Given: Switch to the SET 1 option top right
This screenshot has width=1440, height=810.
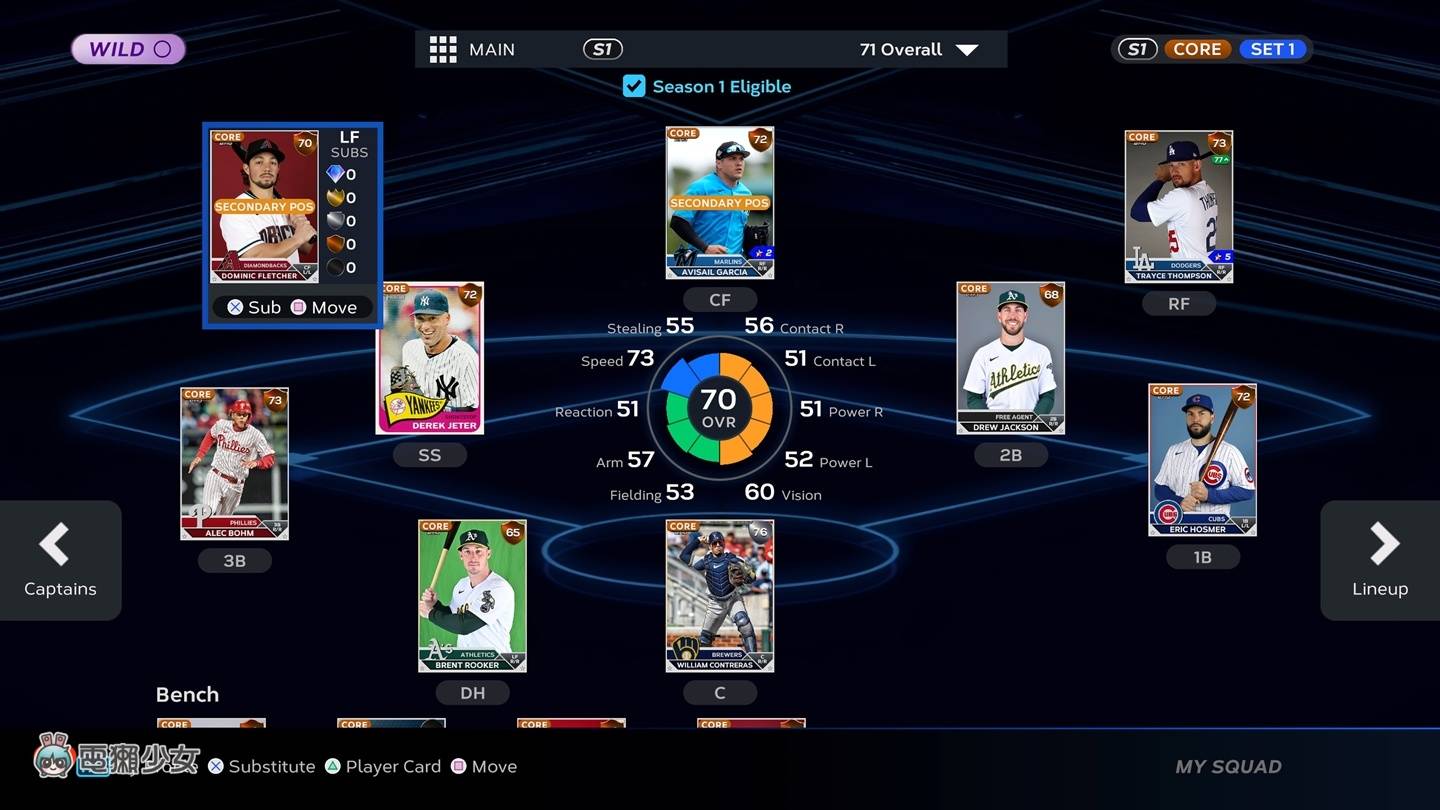Looking at the screenshot, I should tap(1272, 47).
